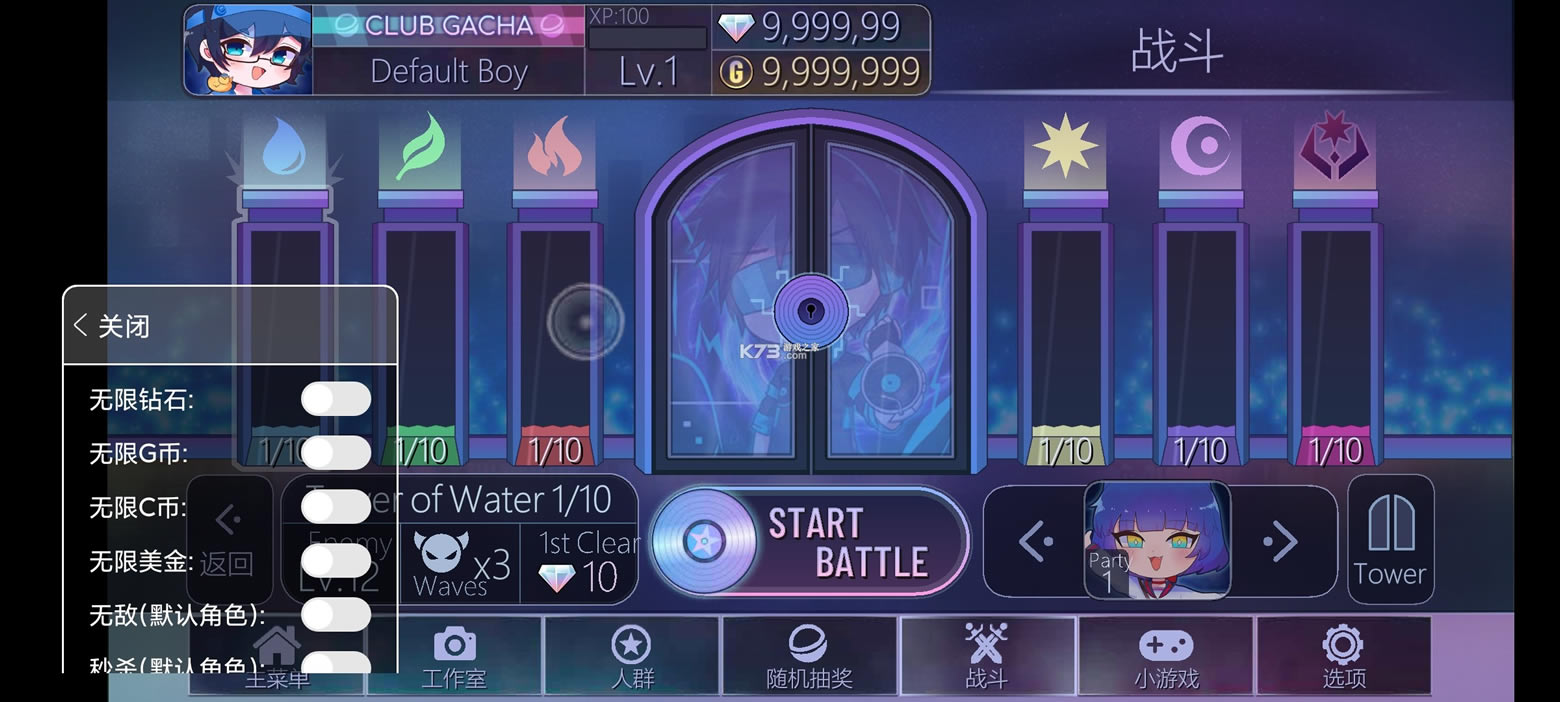The width and height of the screenshot is (1560, 702).
Task: Toggle the 无限C币 switch
Action: point(336,507)
